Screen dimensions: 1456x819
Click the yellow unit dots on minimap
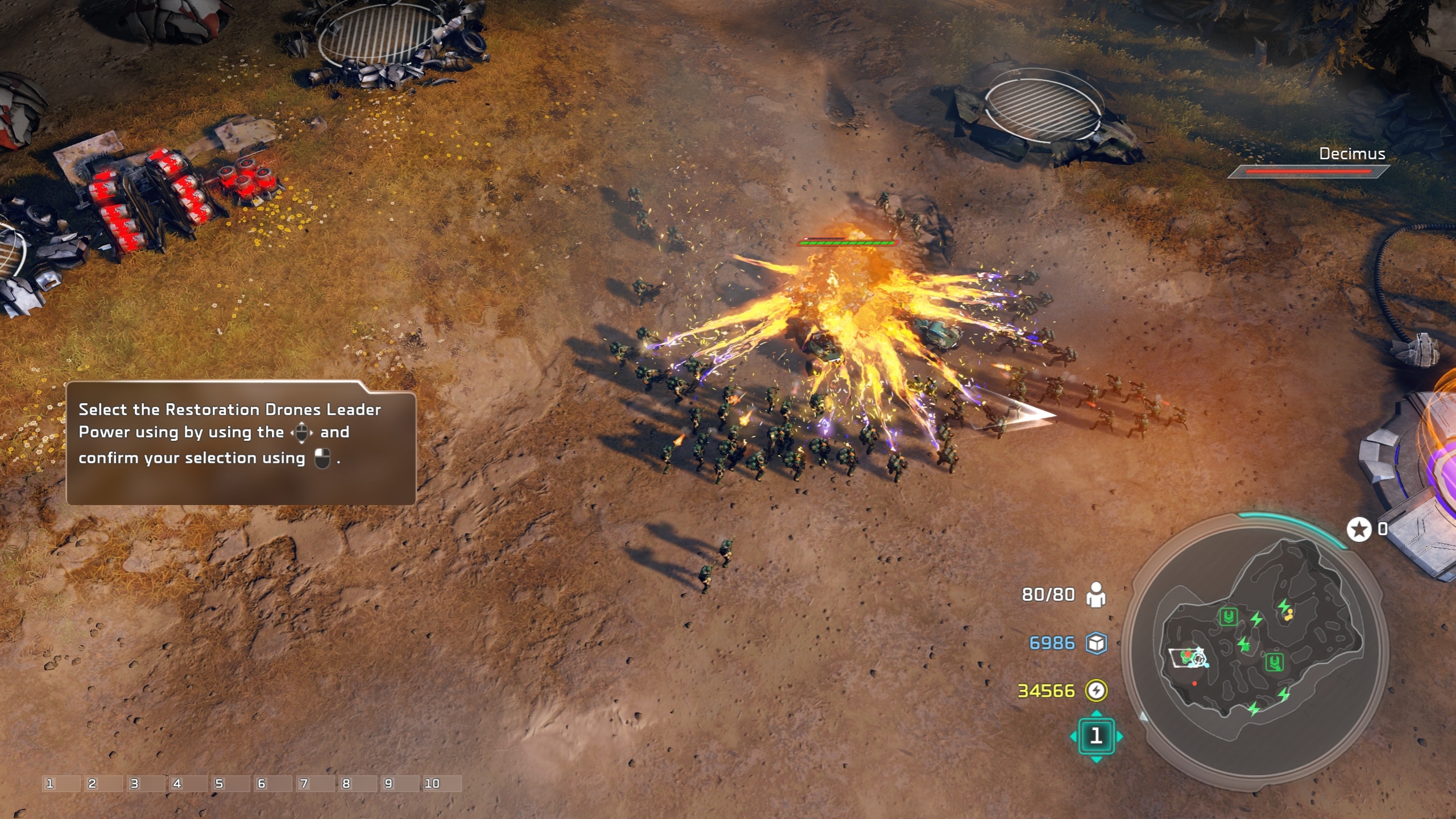tap(1289, 614)
